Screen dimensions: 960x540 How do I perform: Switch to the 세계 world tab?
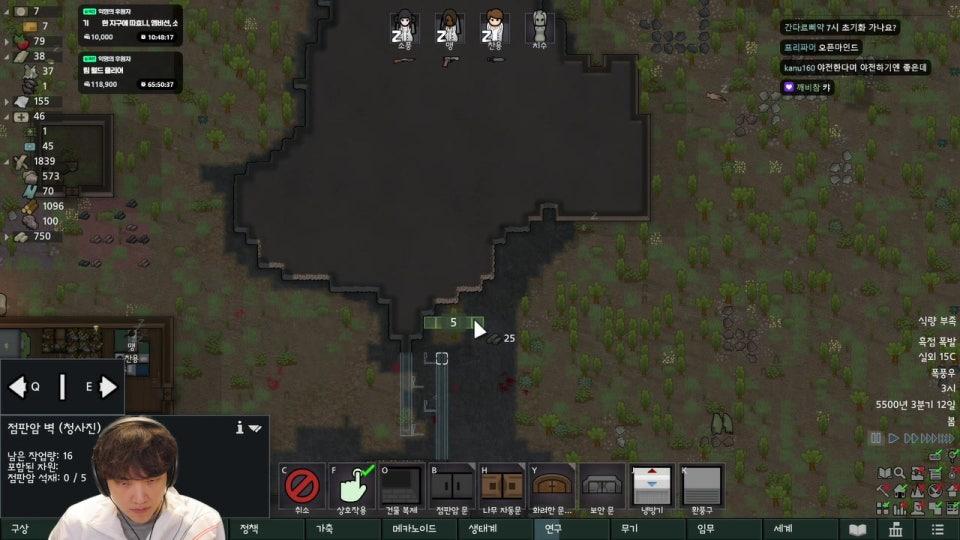782,529
